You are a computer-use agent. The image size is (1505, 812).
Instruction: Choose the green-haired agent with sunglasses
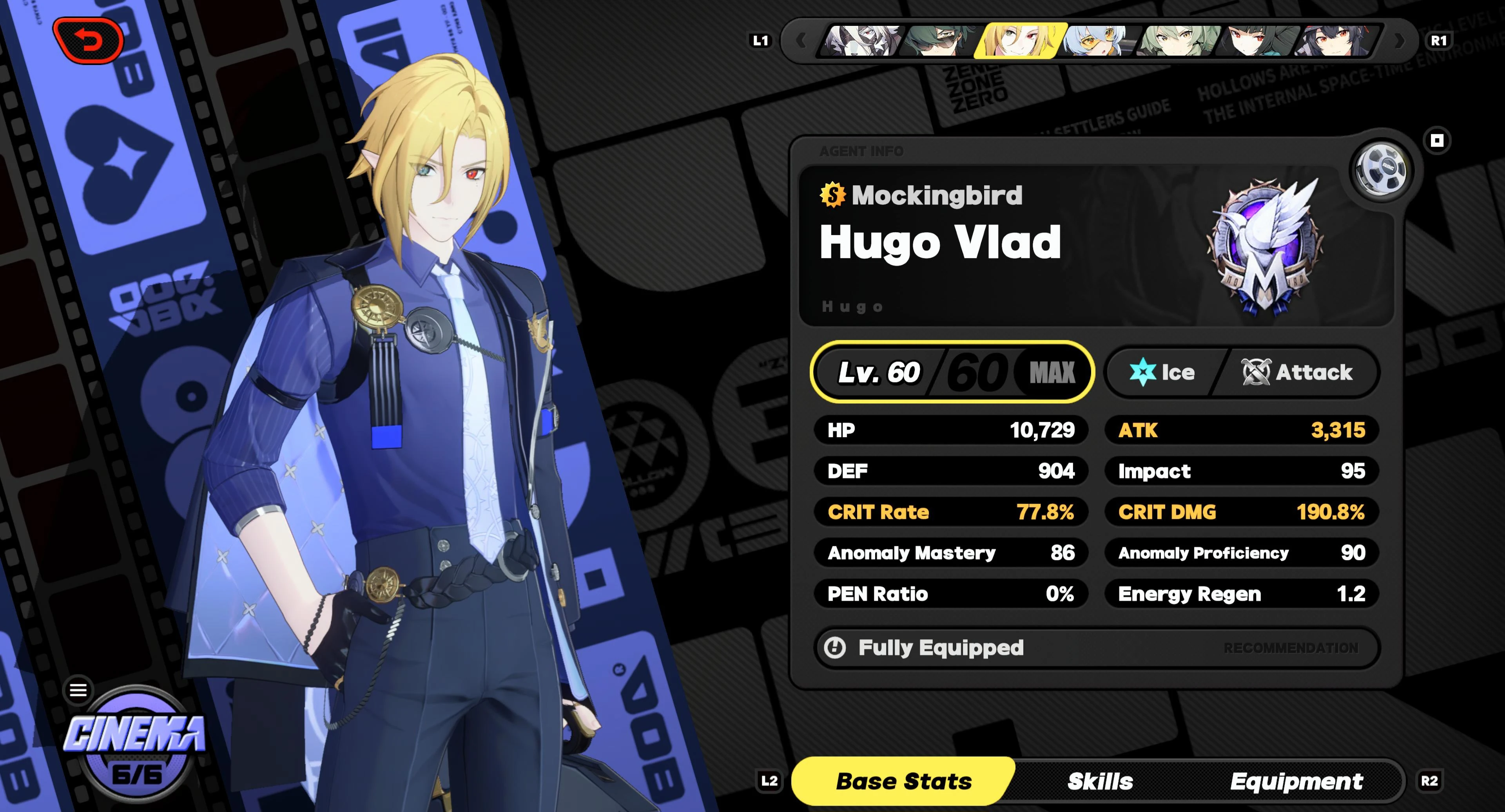click(x=940, y=41)
